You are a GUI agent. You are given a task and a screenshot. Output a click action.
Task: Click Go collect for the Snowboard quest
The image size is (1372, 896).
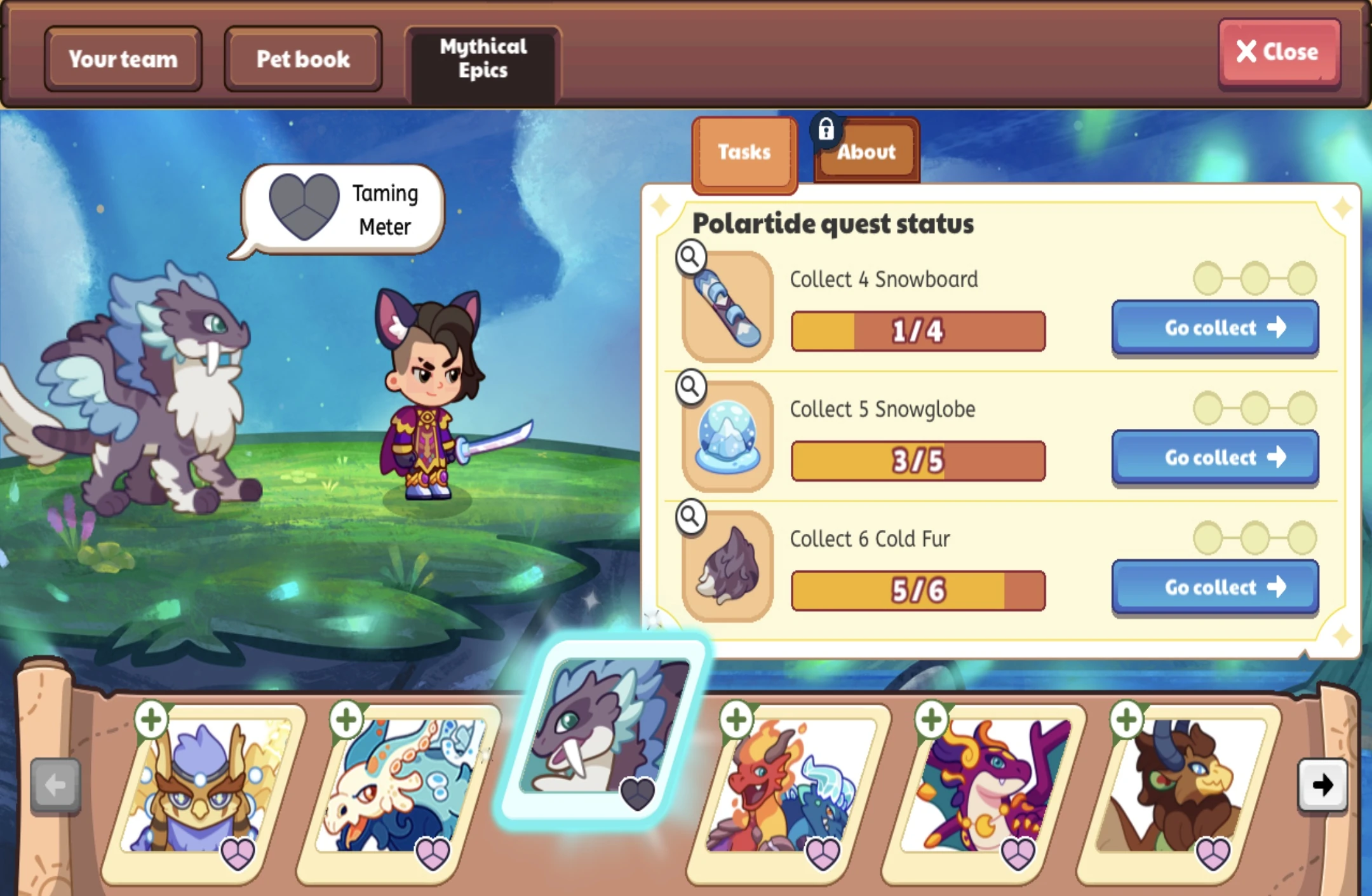tap(1214, 327)
